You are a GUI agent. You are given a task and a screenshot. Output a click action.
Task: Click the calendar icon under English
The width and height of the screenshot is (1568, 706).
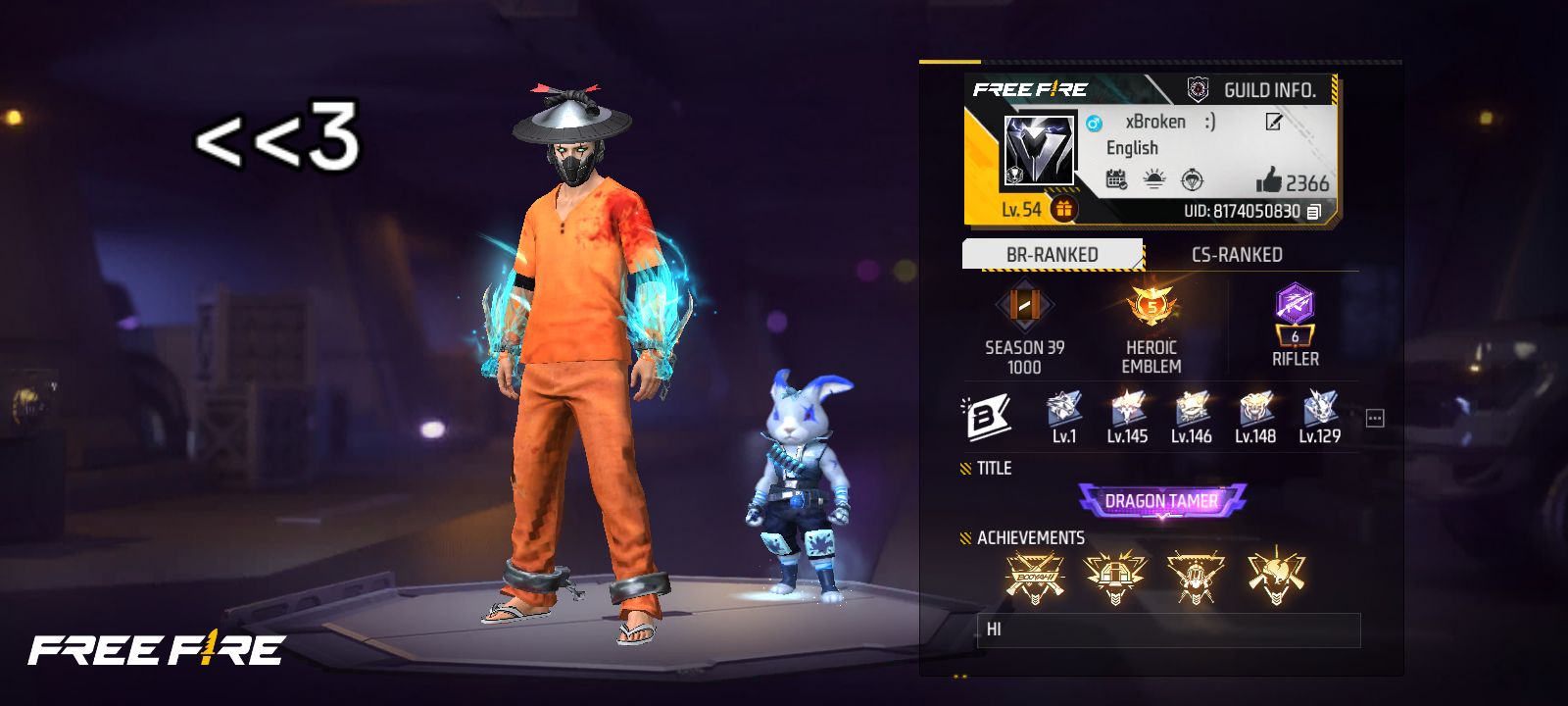pyautogui.click(x=1116, y=179)
